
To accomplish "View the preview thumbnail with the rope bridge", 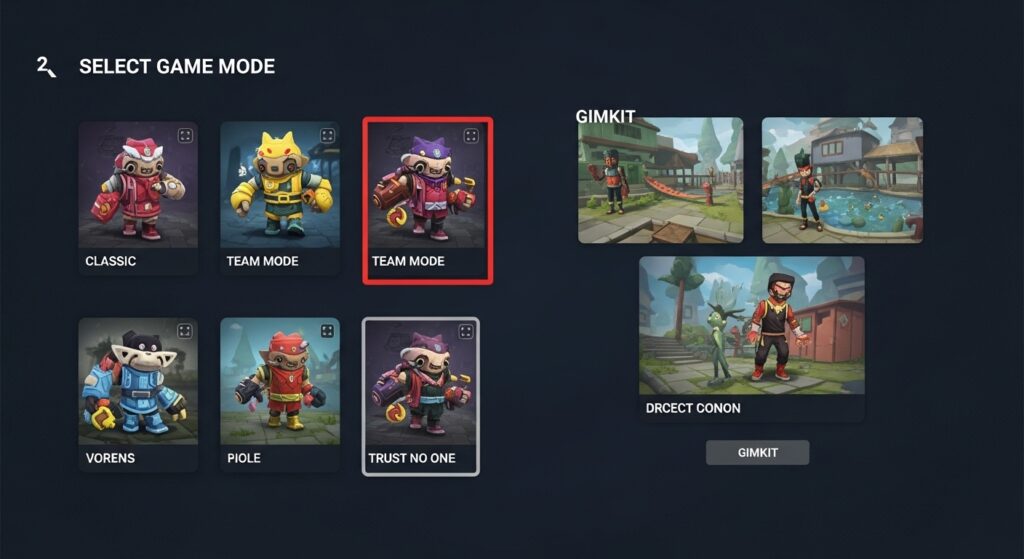I will 660,180.
